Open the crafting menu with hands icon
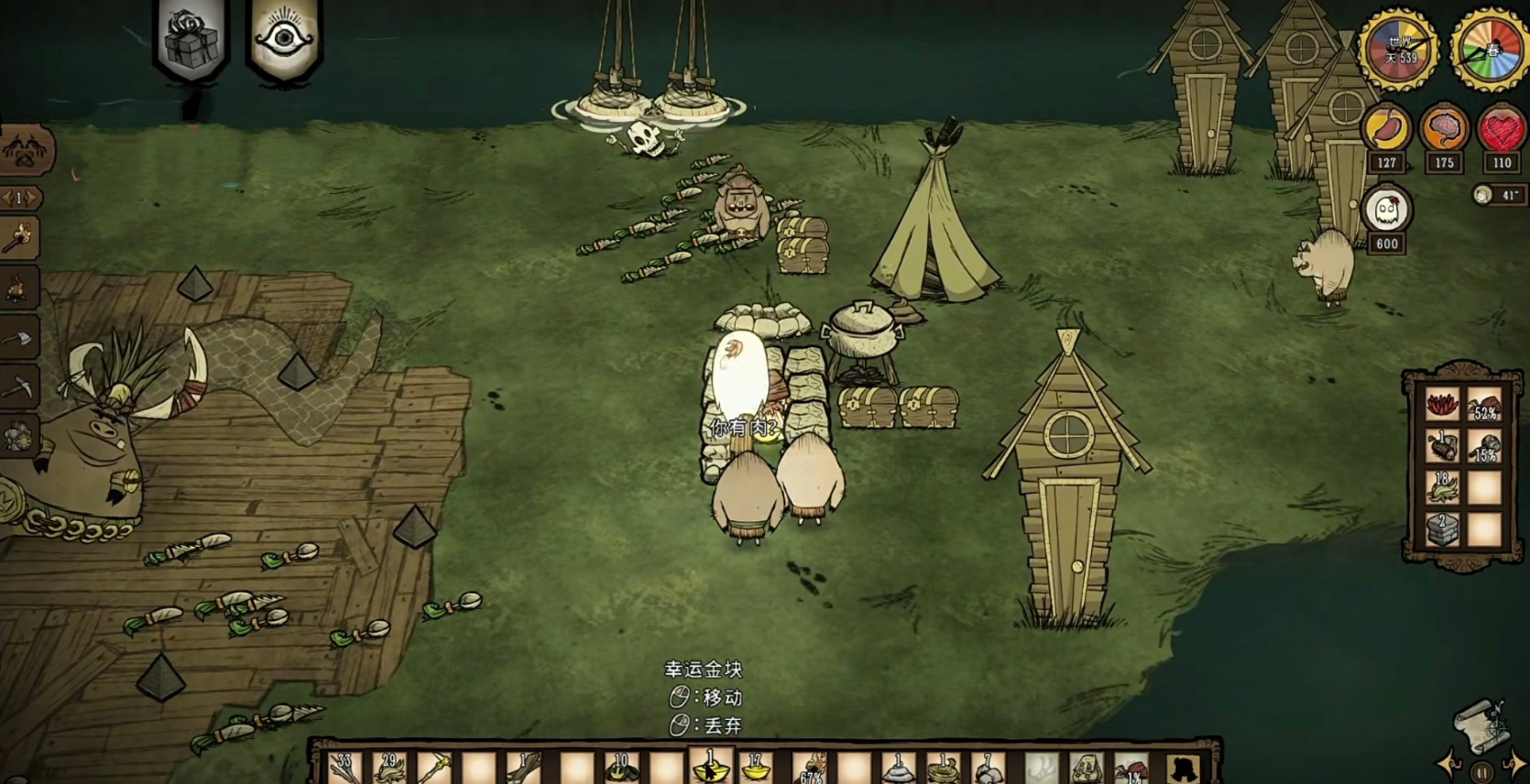The width and height of the screenshot is (1530, 784). tap(25, 149)
